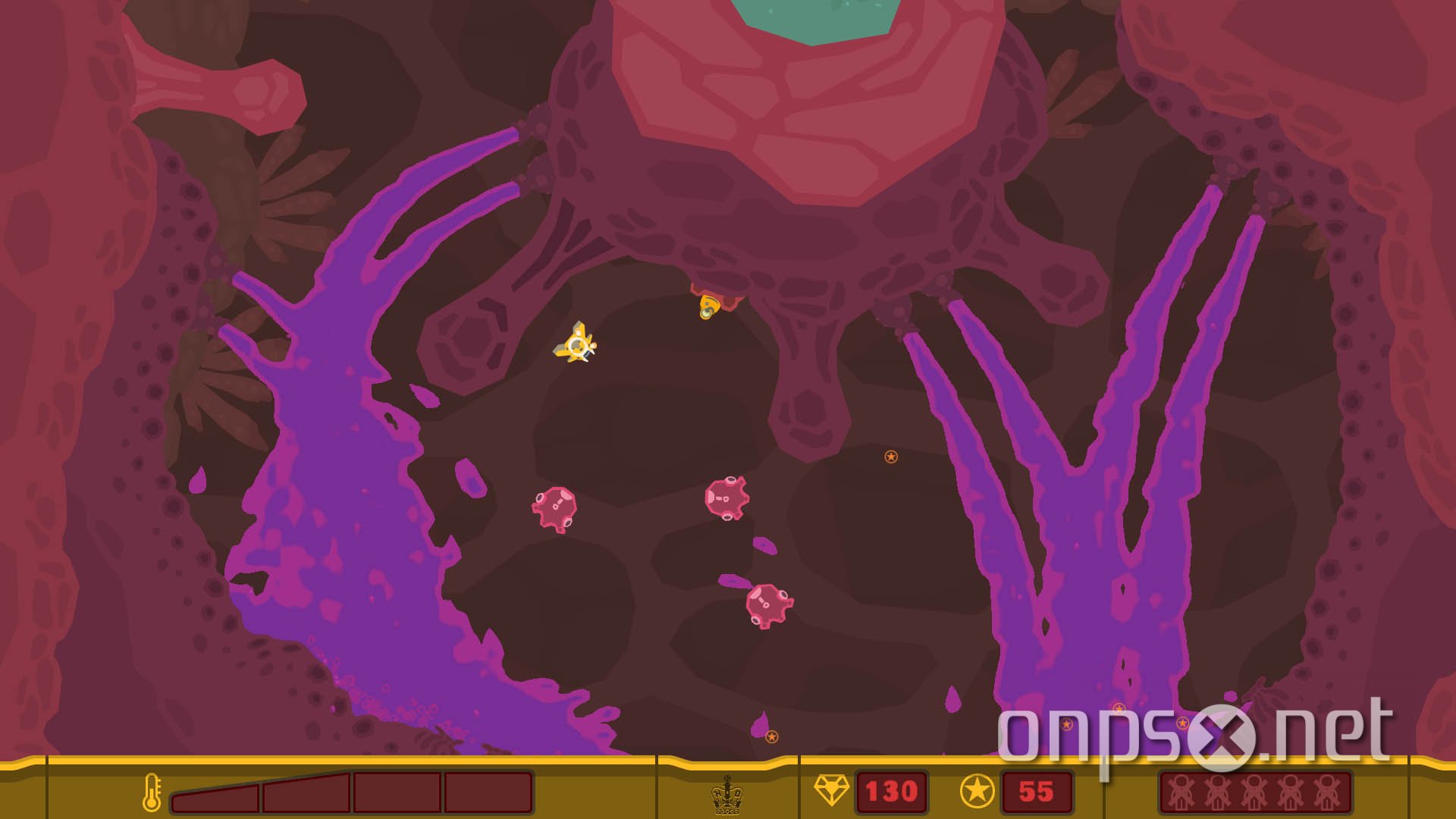Click the second heat gauge segment
This screenshot has width=1456, height=819.
307,793
